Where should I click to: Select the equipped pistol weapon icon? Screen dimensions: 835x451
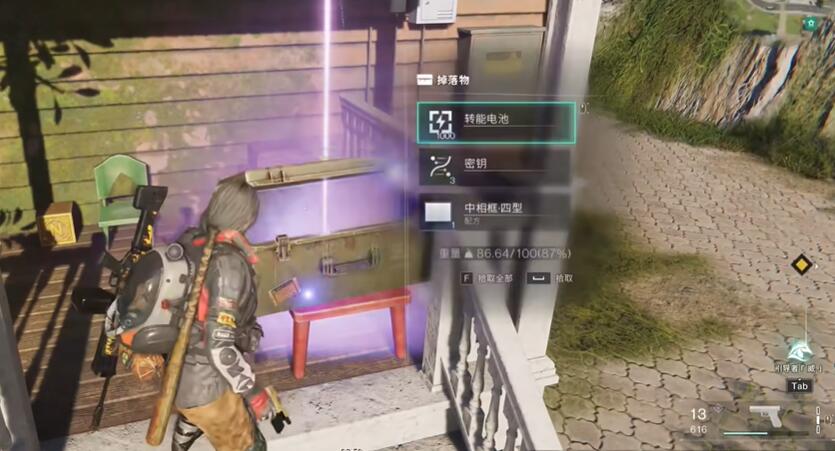[x=765, y=415]
